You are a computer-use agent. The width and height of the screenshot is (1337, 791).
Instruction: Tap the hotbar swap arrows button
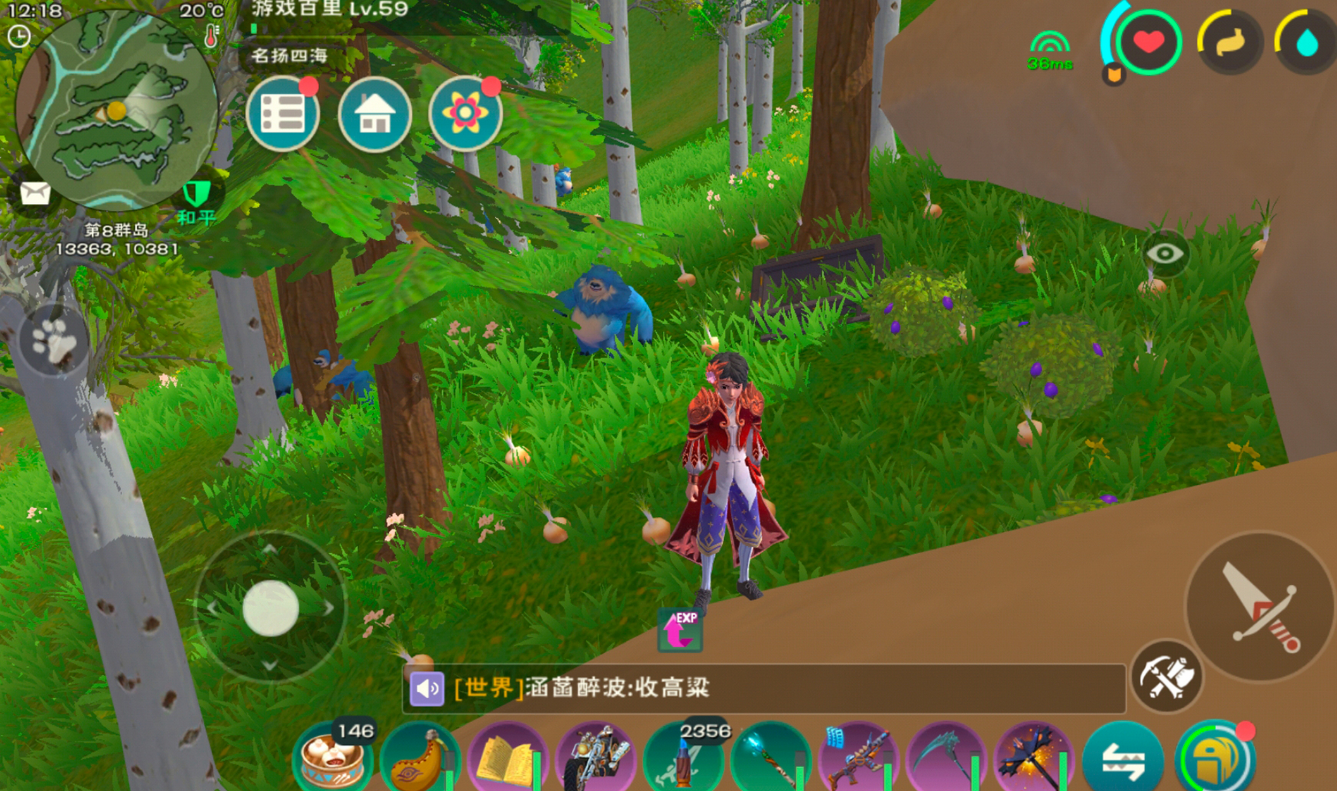(1122, 761)
